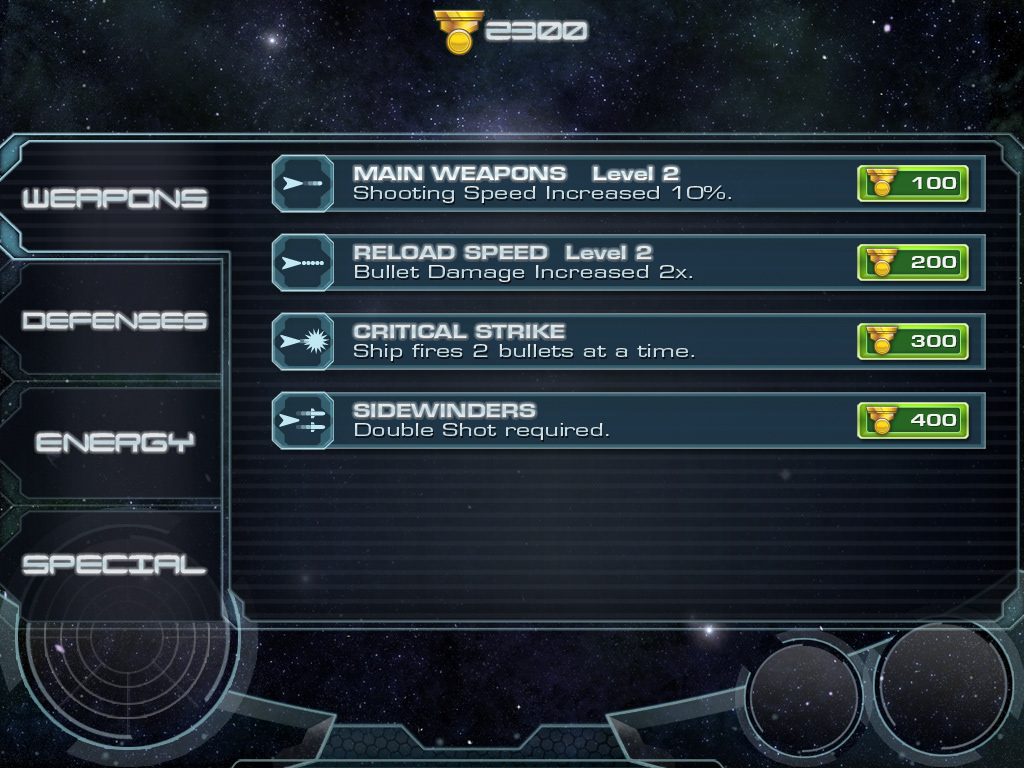Buy Critical Strike for 300 medals
Screen dimensions: 1024x768
[x=912, y=341]
